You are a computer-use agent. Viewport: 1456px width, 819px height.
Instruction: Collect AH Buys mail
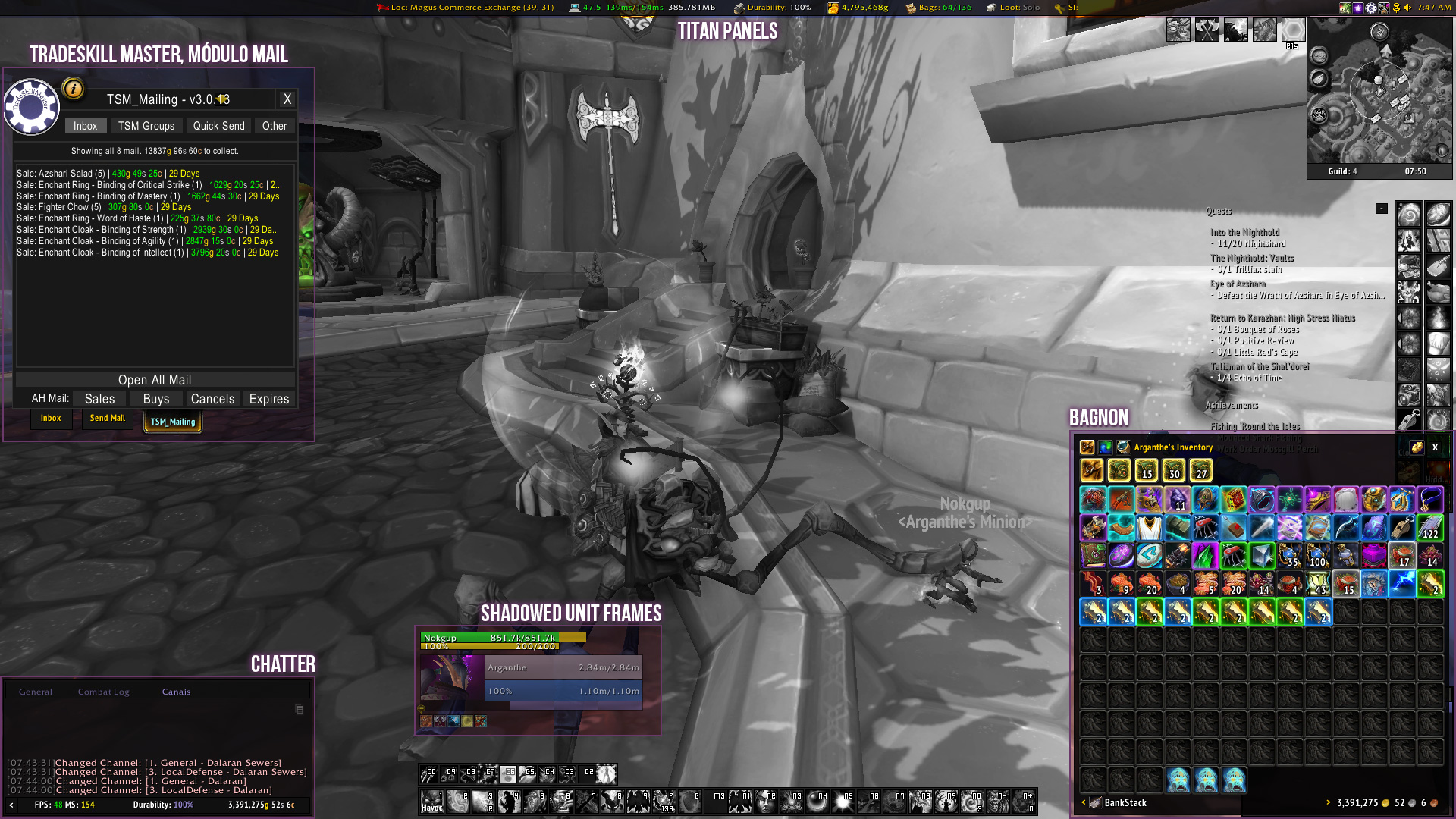[x=155, y=399]
